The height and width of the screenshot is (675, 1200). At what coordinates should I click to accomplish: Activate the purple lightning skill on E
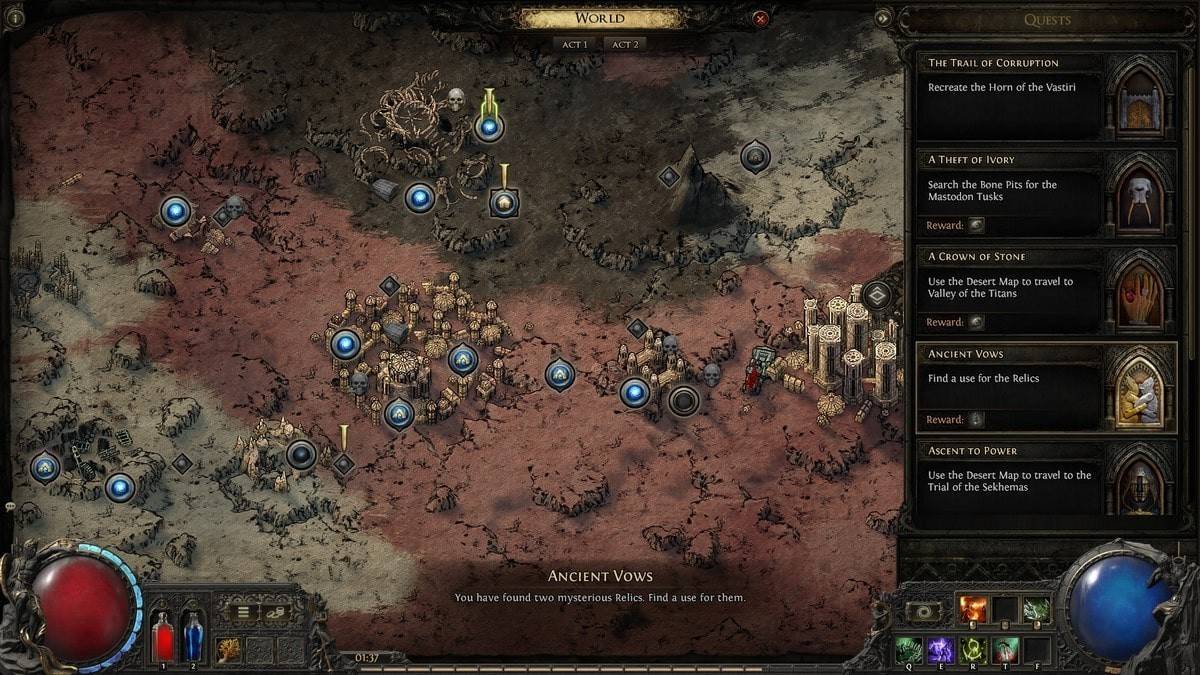[x=940, y=651]
